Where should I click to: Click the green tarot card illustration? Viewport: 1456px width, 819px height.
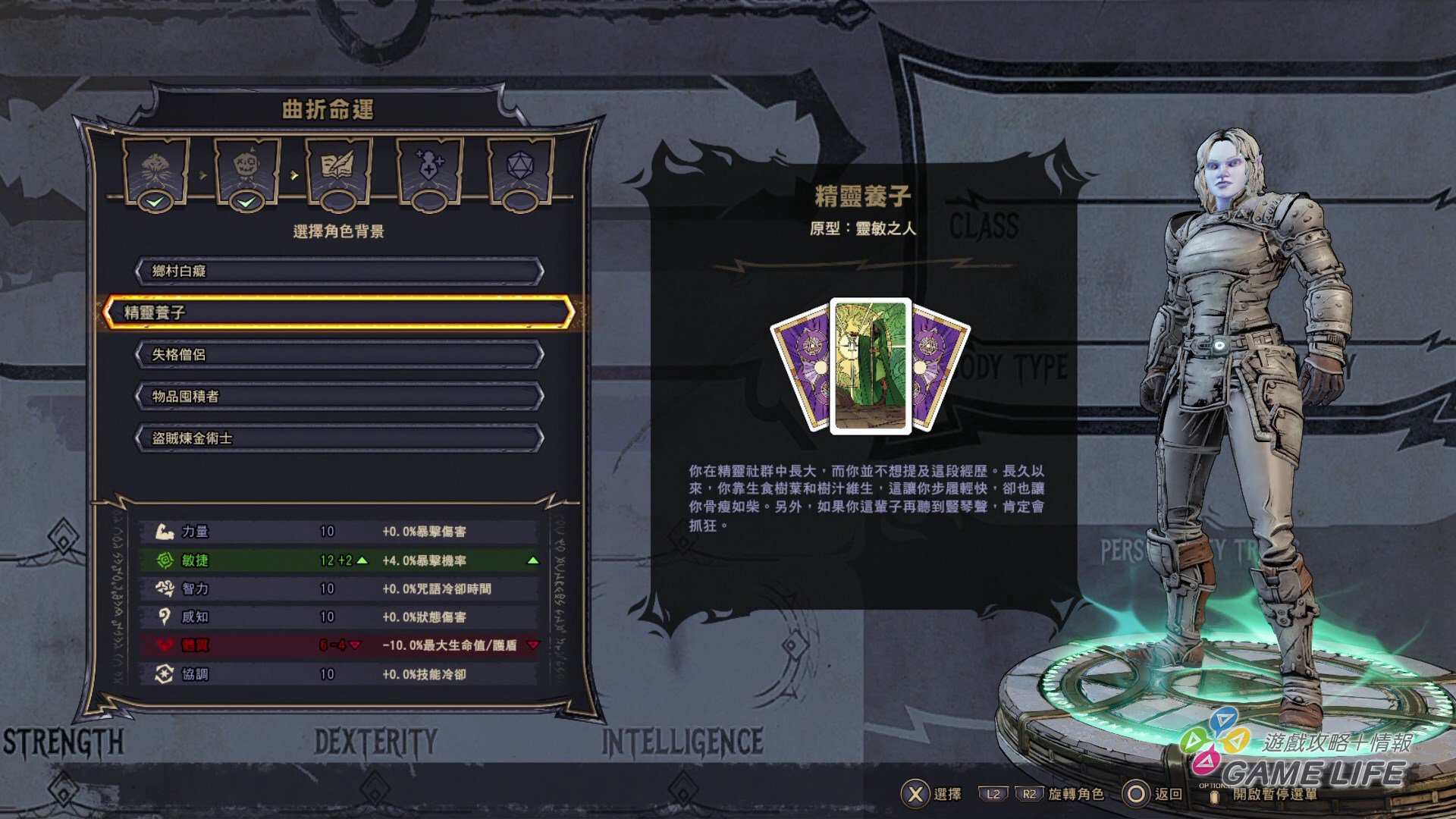pos(871,366)
